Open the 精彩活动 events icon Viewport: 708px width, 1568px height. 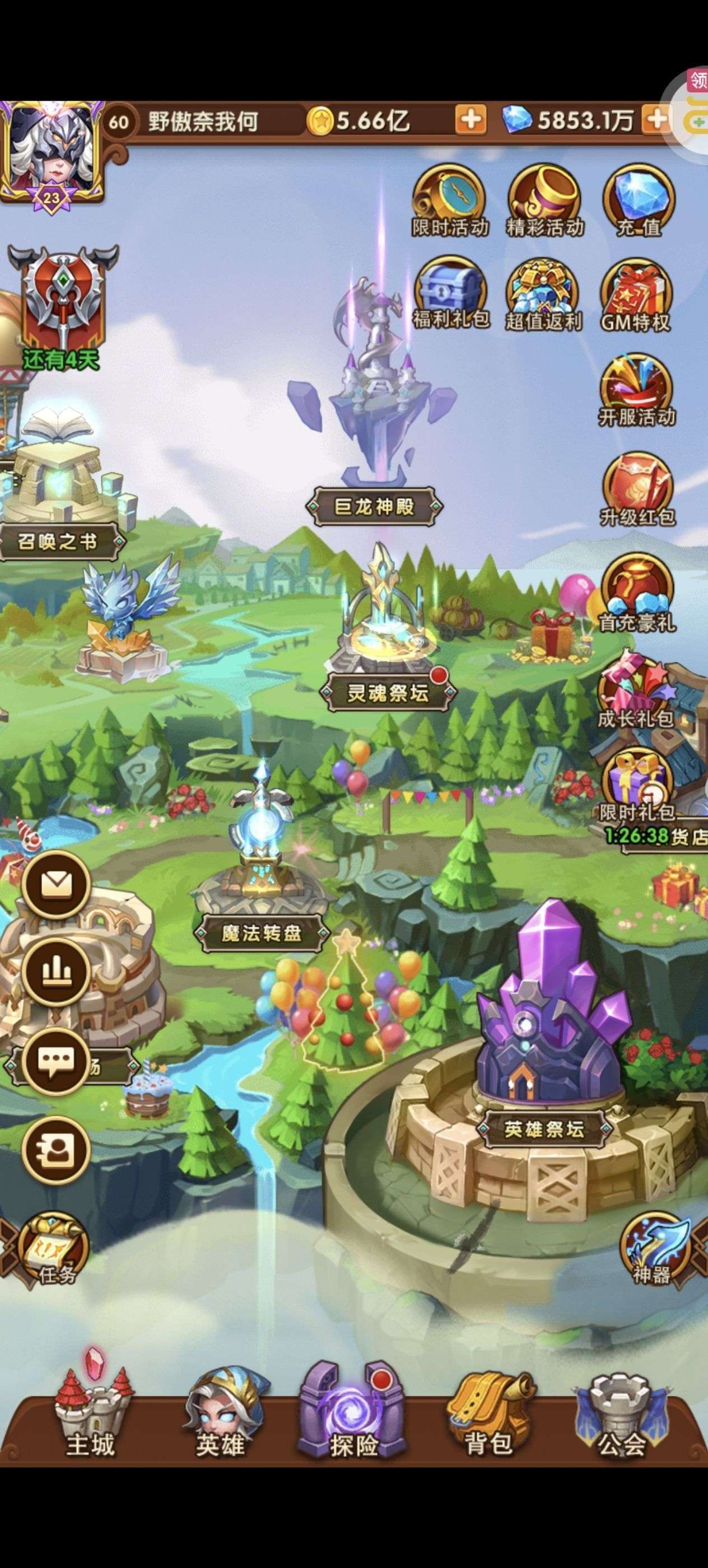pyautogui.click(x=544, y=199)
